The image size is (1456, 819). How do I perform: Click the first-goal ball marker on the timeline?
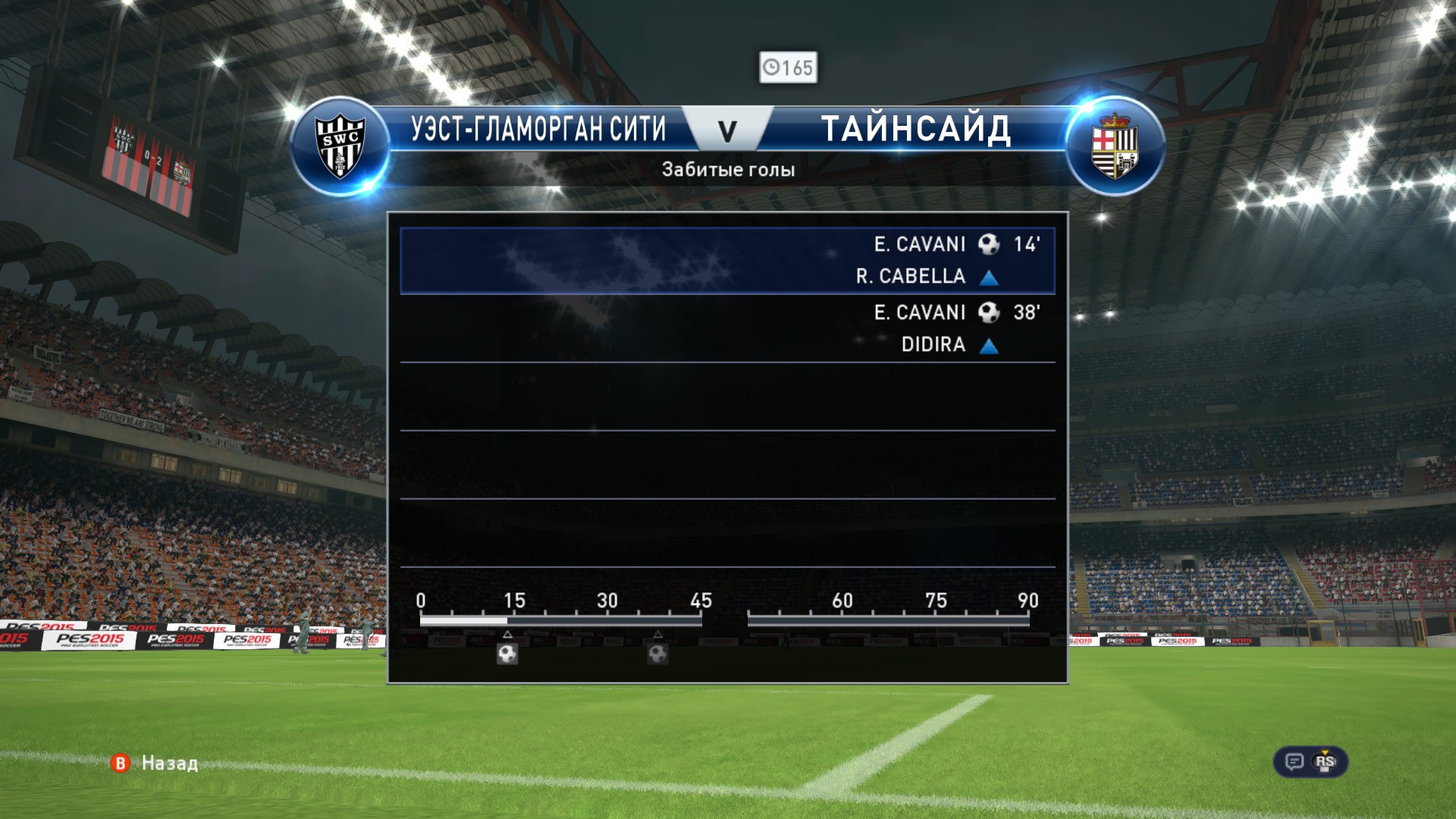tap(507, 653)
